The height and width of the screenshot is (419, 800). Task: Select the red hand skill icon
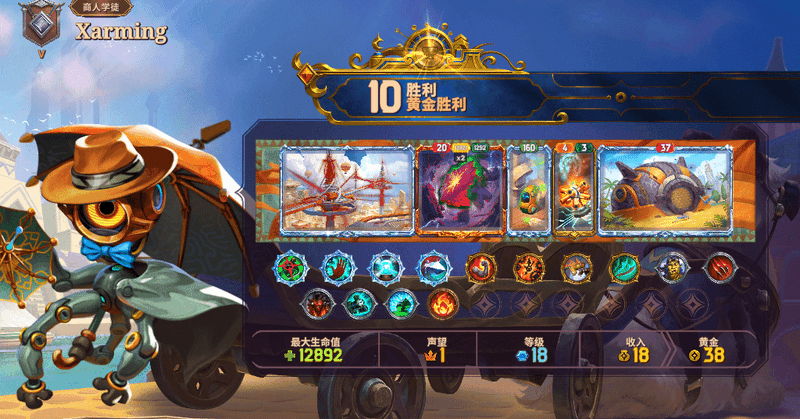pos(338,267)
